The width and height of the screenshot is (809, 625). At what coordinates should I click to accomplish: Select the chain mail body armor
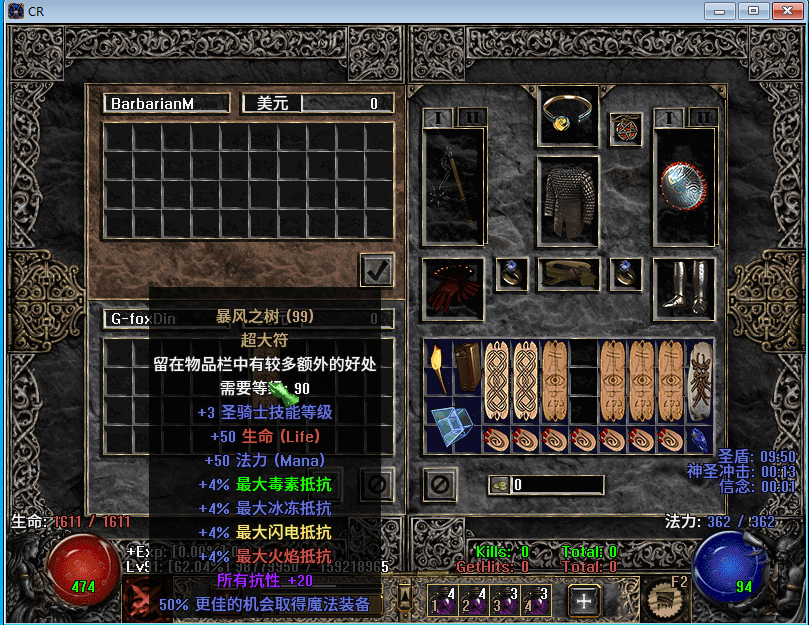point(568,200)
